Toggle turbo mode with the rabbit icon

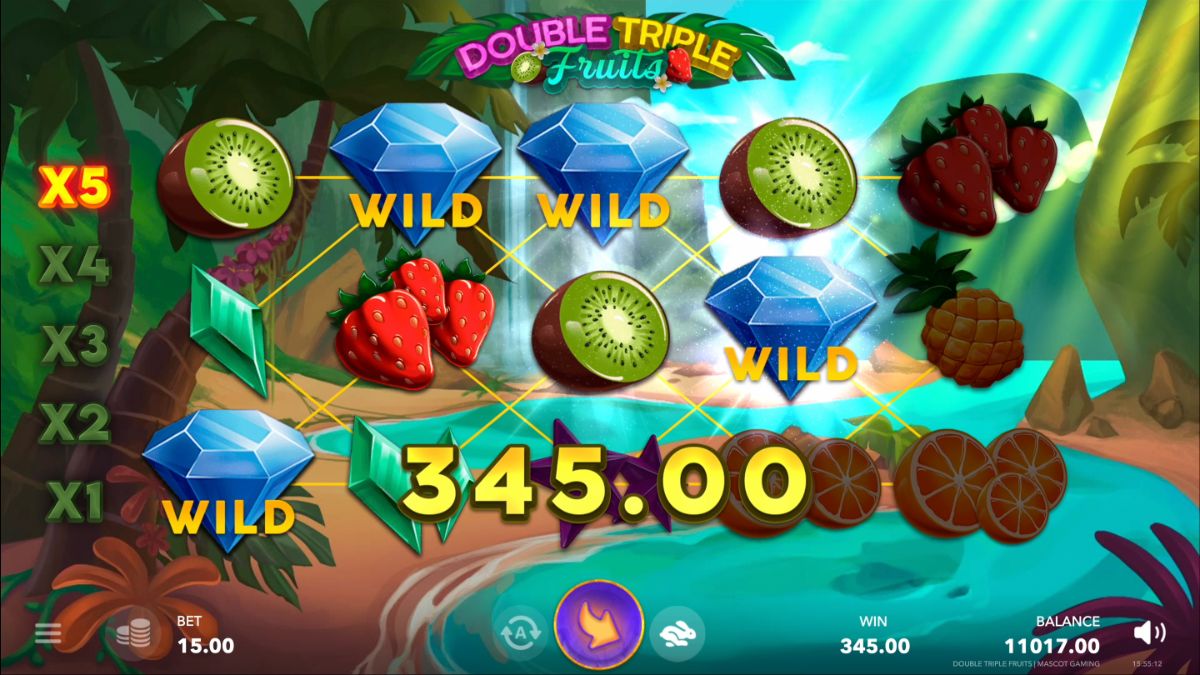click(677, 633)
